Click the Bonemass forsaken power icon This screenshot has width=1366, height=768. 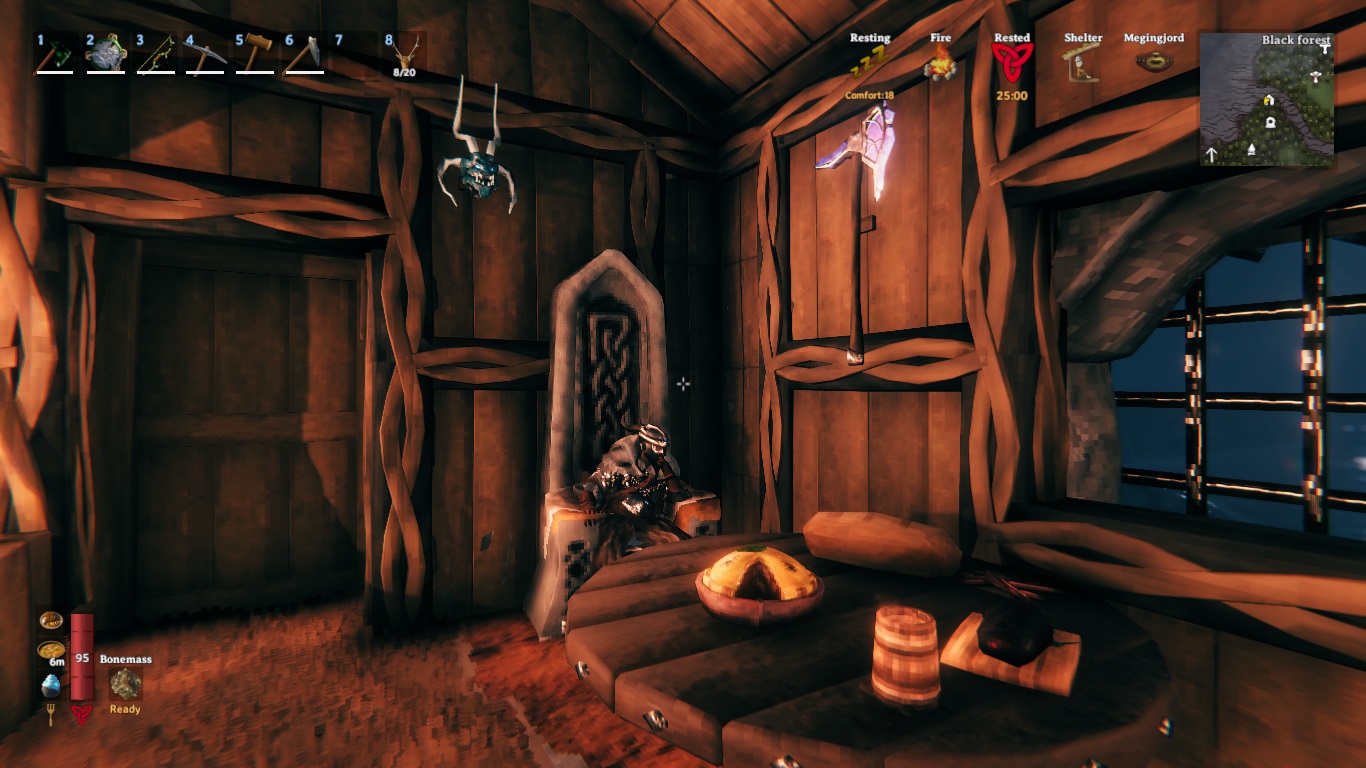125,684
